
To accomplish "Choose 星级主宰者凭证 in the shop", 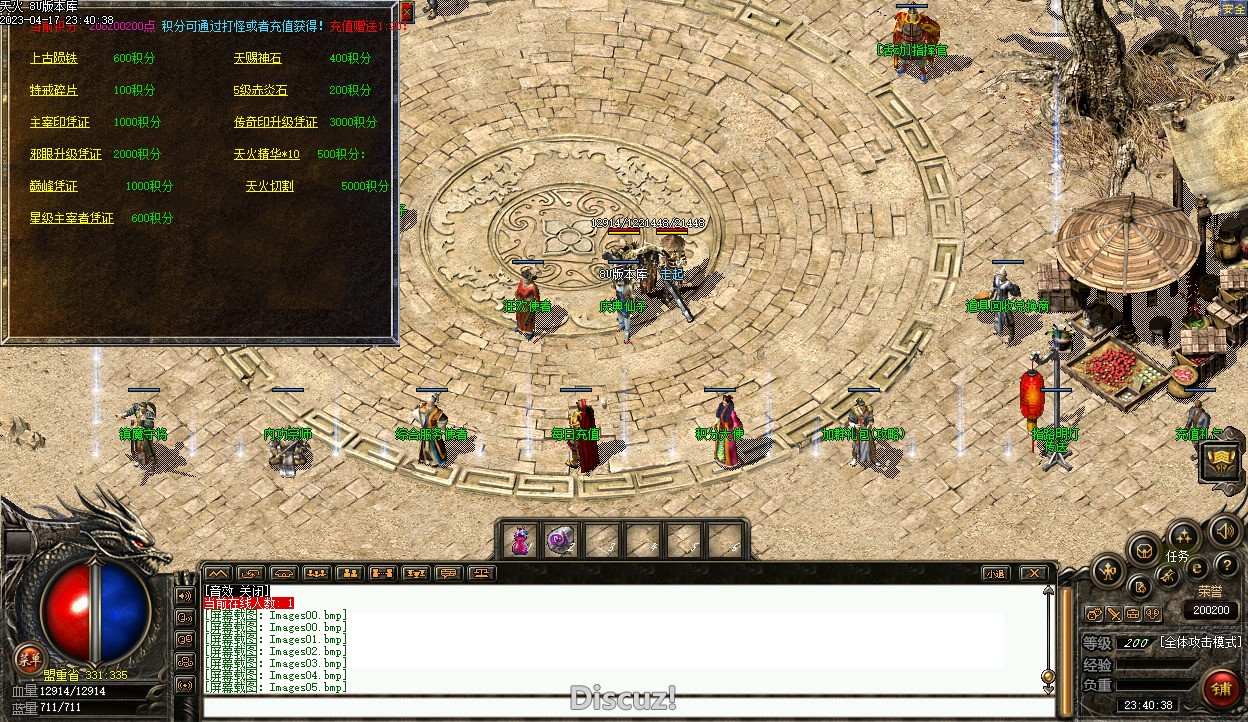I will (72, 219).
